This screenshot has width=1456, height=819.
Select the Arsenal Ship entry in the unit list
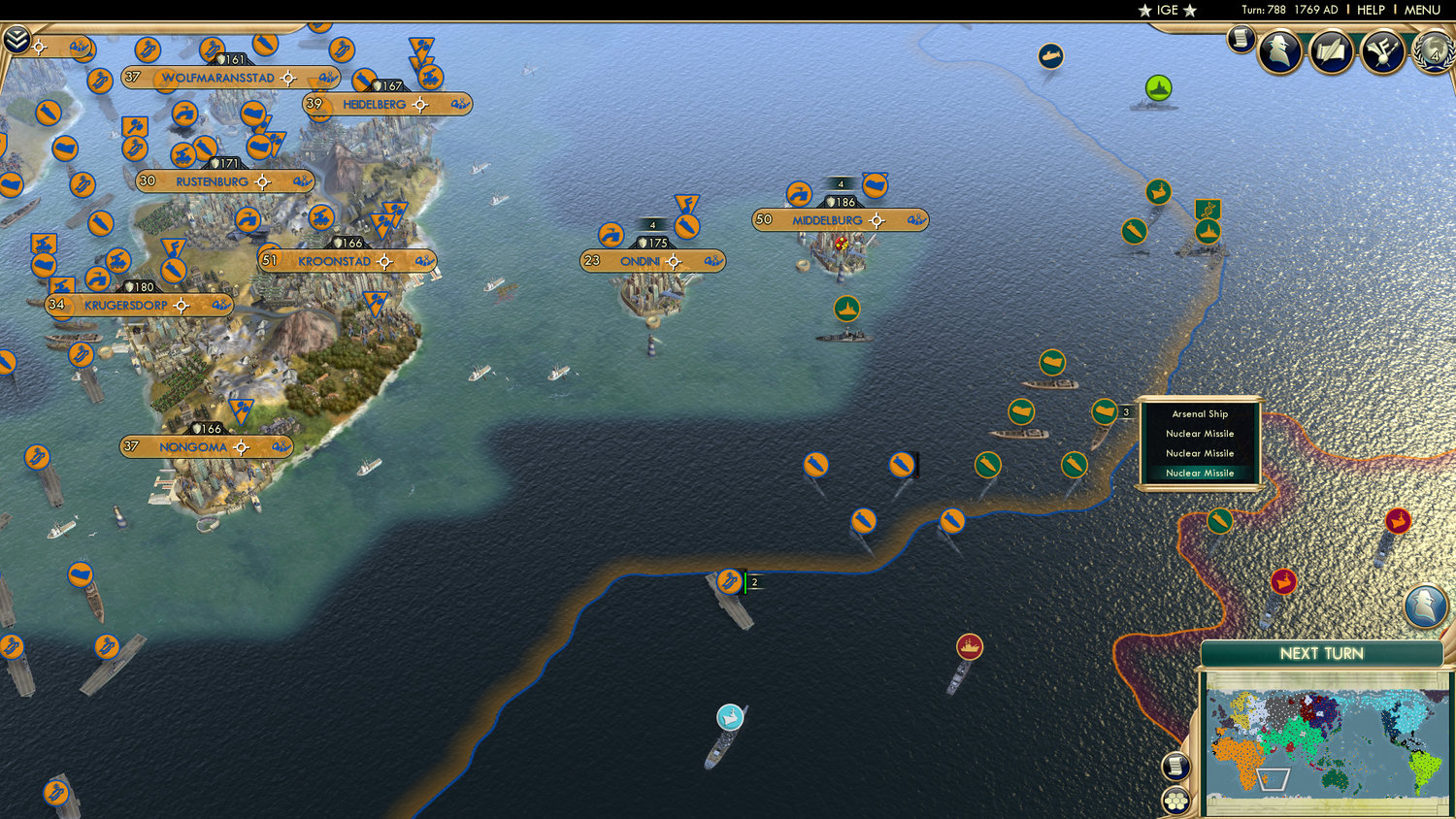[1199, 413]
